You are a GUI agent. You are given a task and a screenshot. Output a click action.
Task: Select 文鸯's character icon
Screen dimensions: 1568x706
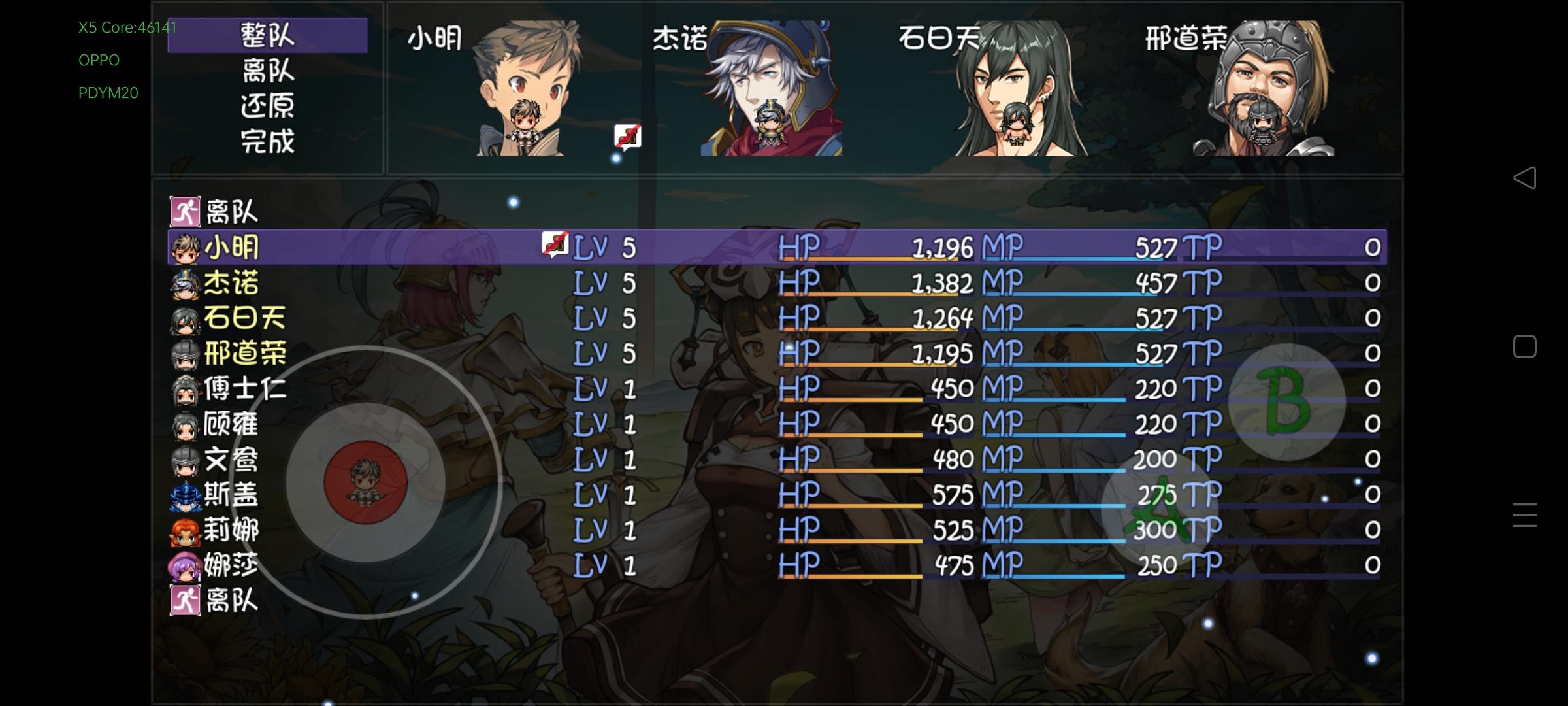(x=185, y=461)
